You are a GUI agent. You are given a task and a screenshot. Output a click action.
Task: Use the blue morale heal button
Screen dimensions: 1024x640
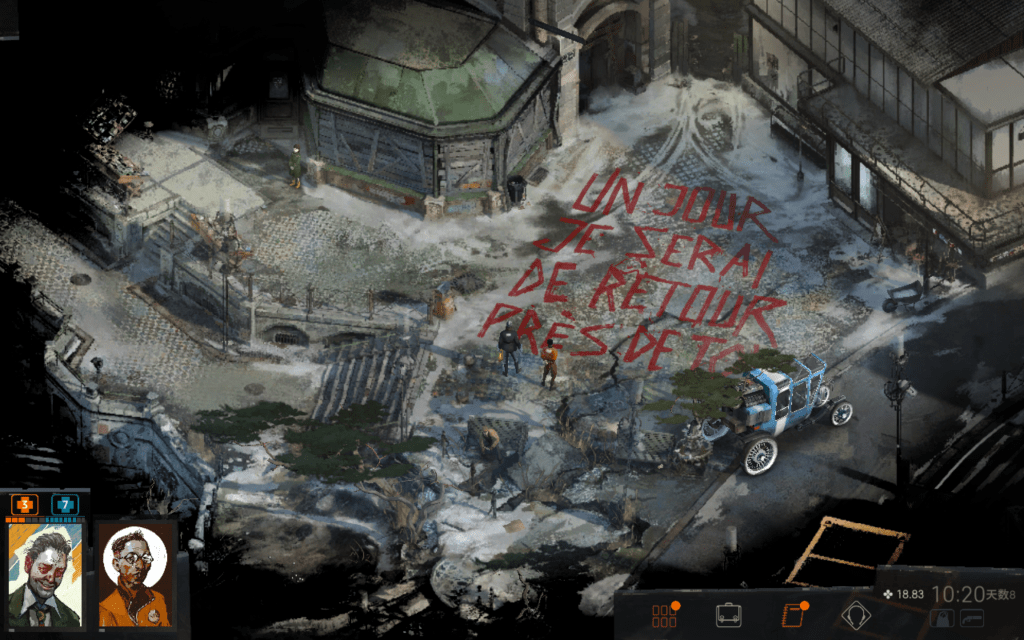(x=65, y=505)
